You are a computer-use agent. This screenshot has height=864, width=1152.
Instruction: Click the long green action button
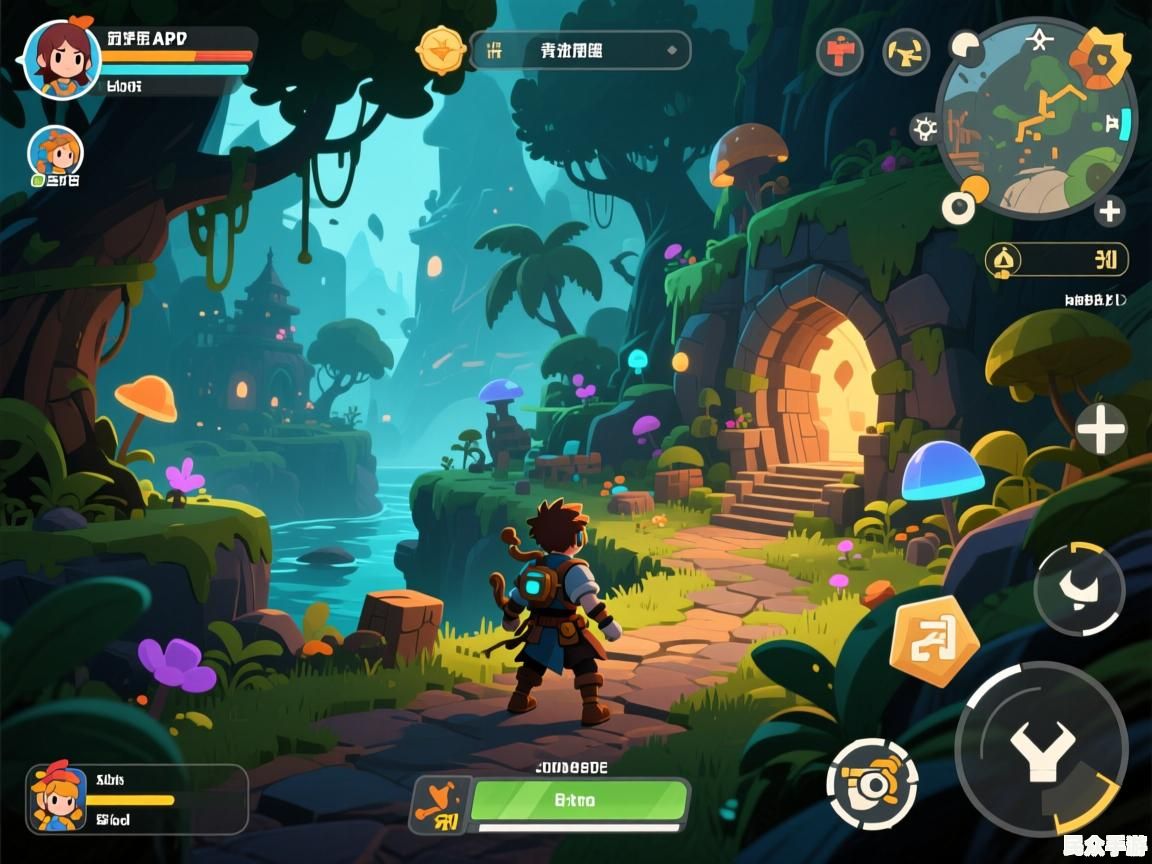(579, 800)
